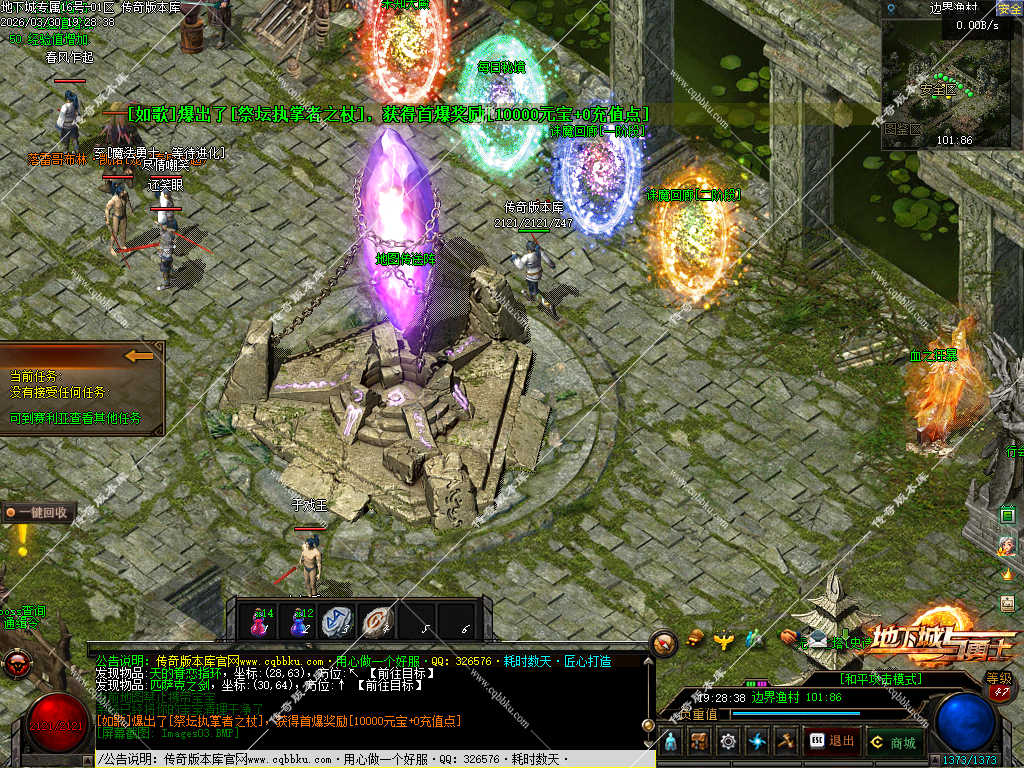Activate the blue rune stone in slot 3
1024x768 pixels.
click(337, 621)
